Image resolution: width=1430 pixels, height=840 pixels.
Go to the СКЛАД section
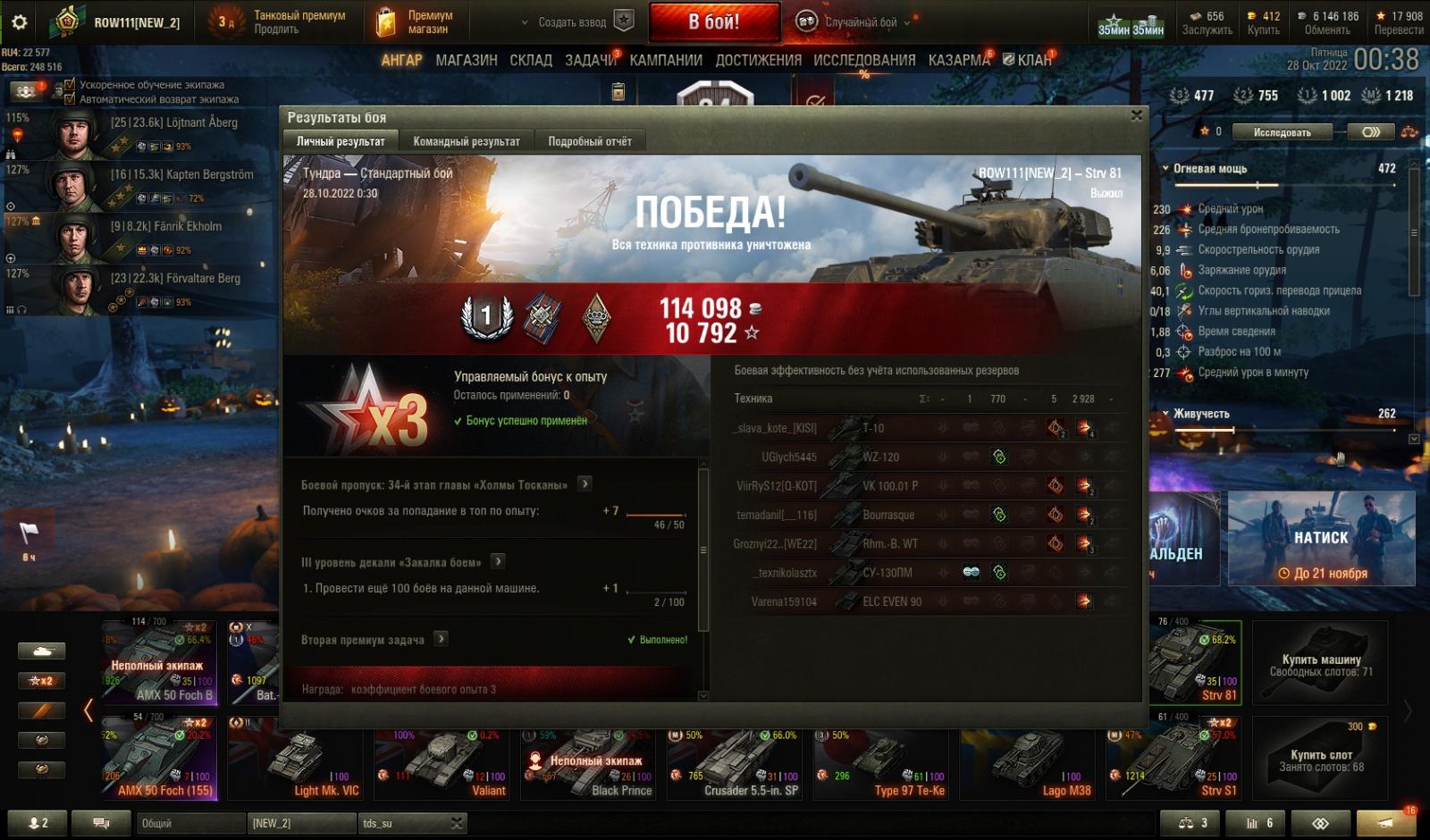point(531,60)
